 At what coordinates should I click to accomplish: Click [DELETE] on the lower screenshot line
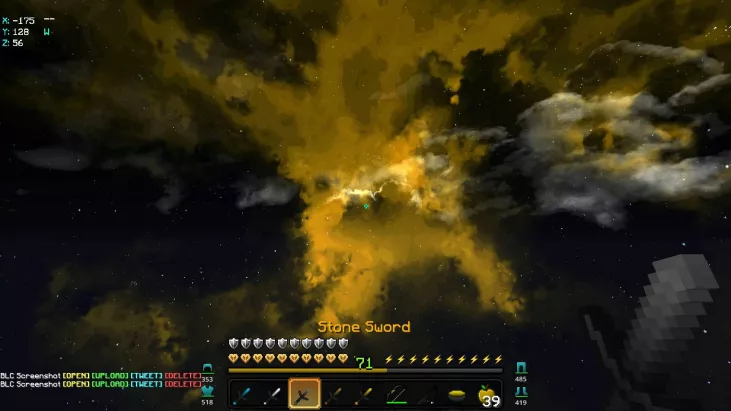pyautogui.click(x=183, y=383)
